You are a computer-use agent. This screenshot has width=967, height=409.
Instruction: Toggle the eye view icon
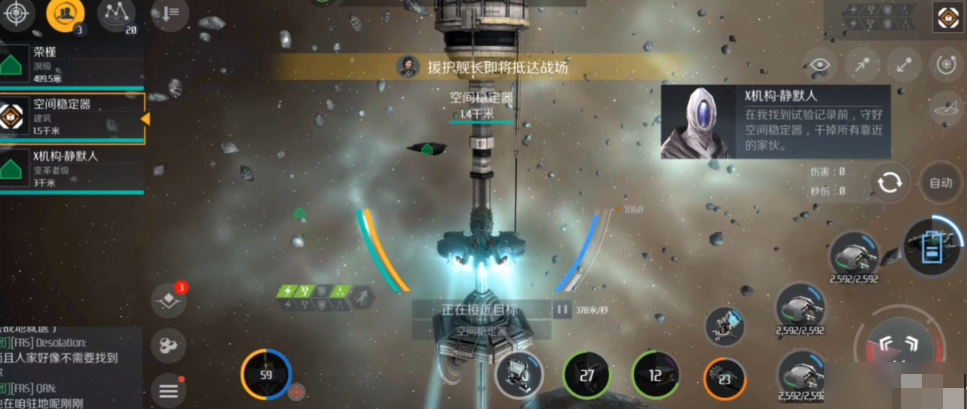pos(821,66)
